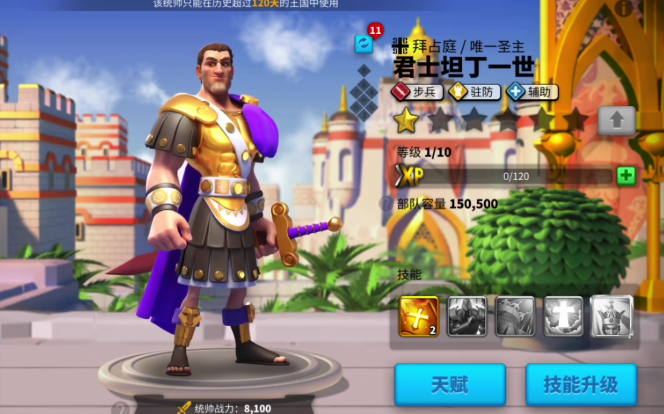Tap the 辅助 support tag
Image resolution: width=664 pixels, height=414 pixels.
(531, 92)
